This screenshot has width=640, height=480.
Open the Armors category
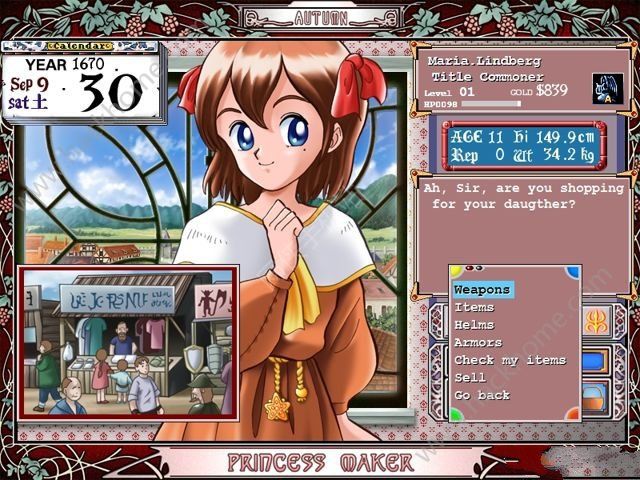(478, 342)
